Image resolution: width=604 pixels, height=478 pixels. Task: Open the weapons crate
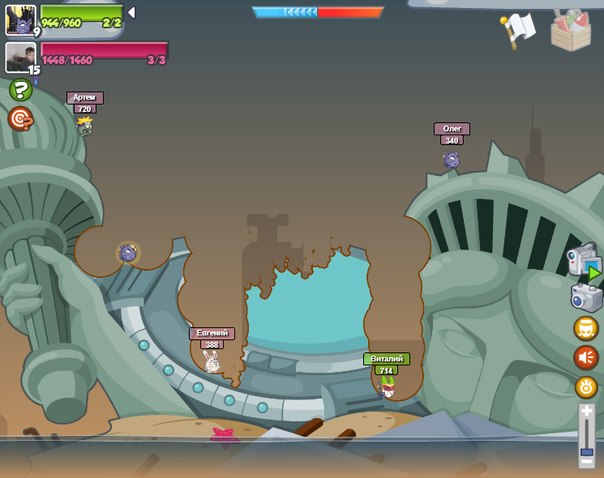click(570, 29)
